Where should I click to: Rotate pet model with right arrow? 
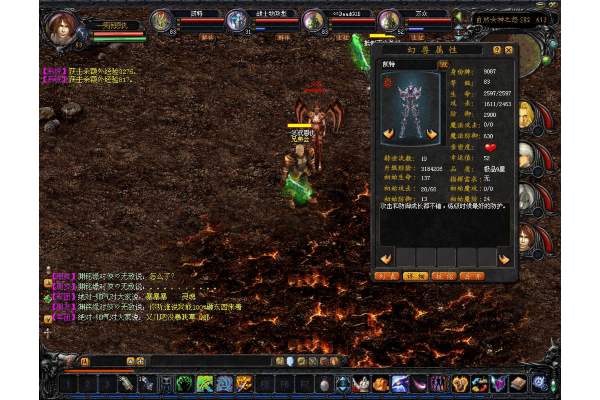433,131
